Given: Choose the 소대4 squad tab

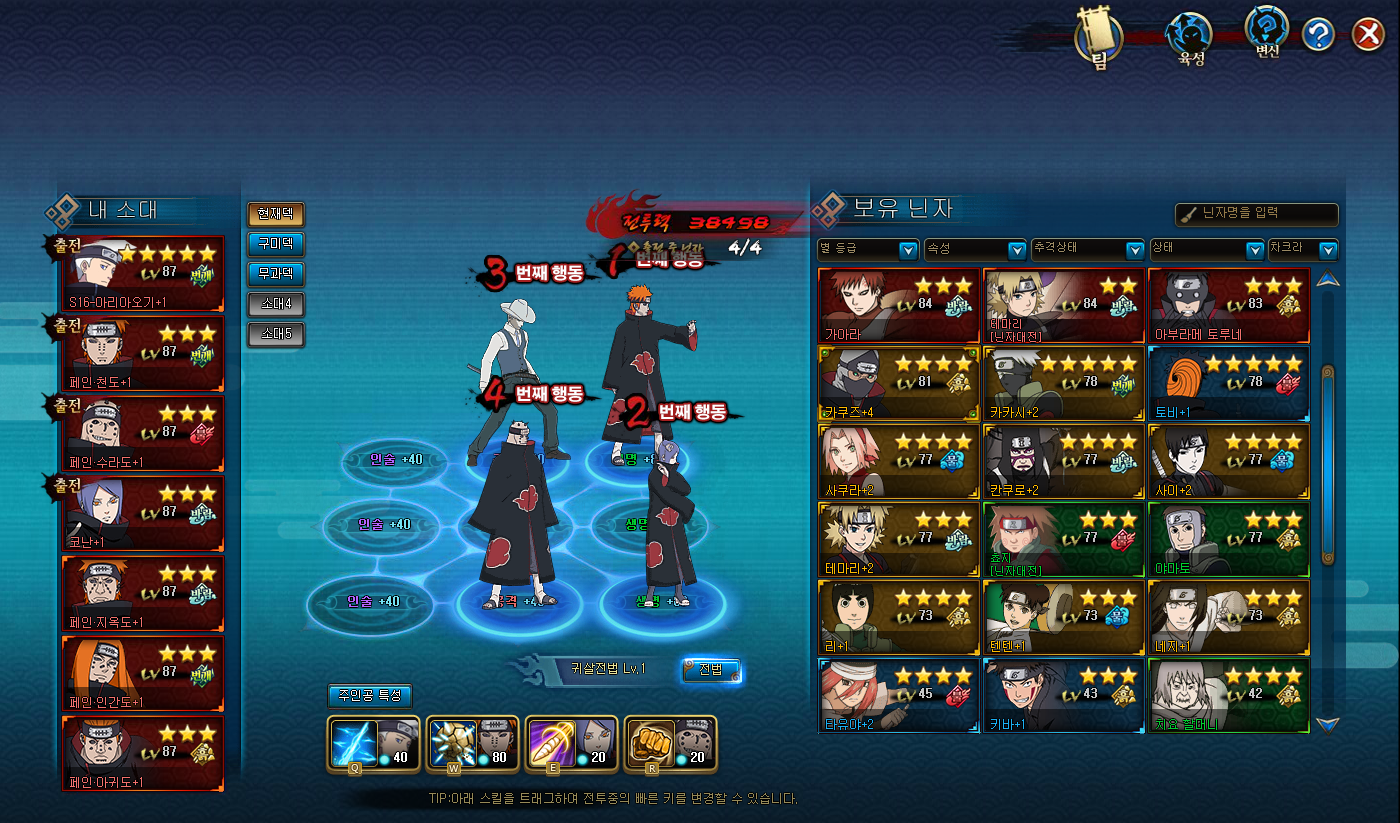Looking at the screenshot, I should click(x=275, y=304).
